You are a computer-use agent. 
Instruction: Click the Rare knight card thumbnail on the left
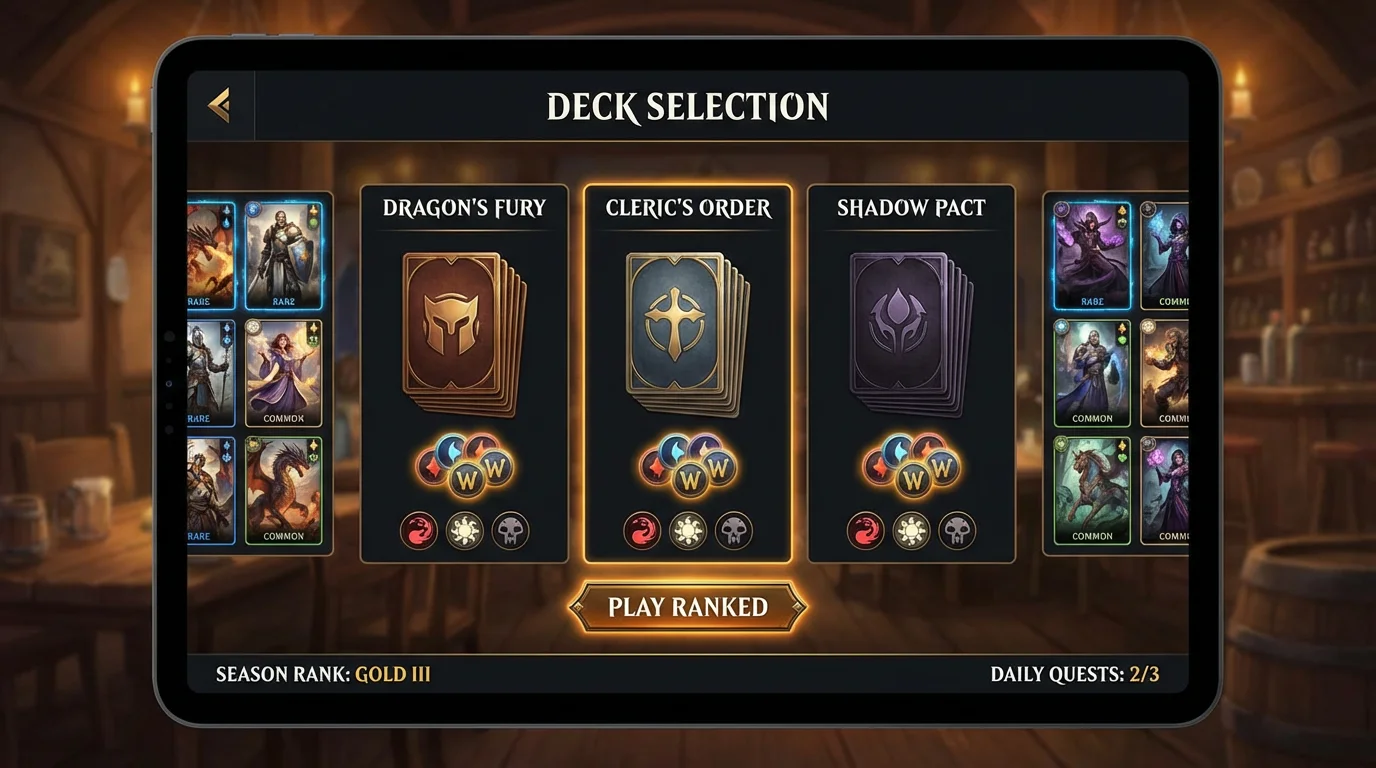[284, 253]
